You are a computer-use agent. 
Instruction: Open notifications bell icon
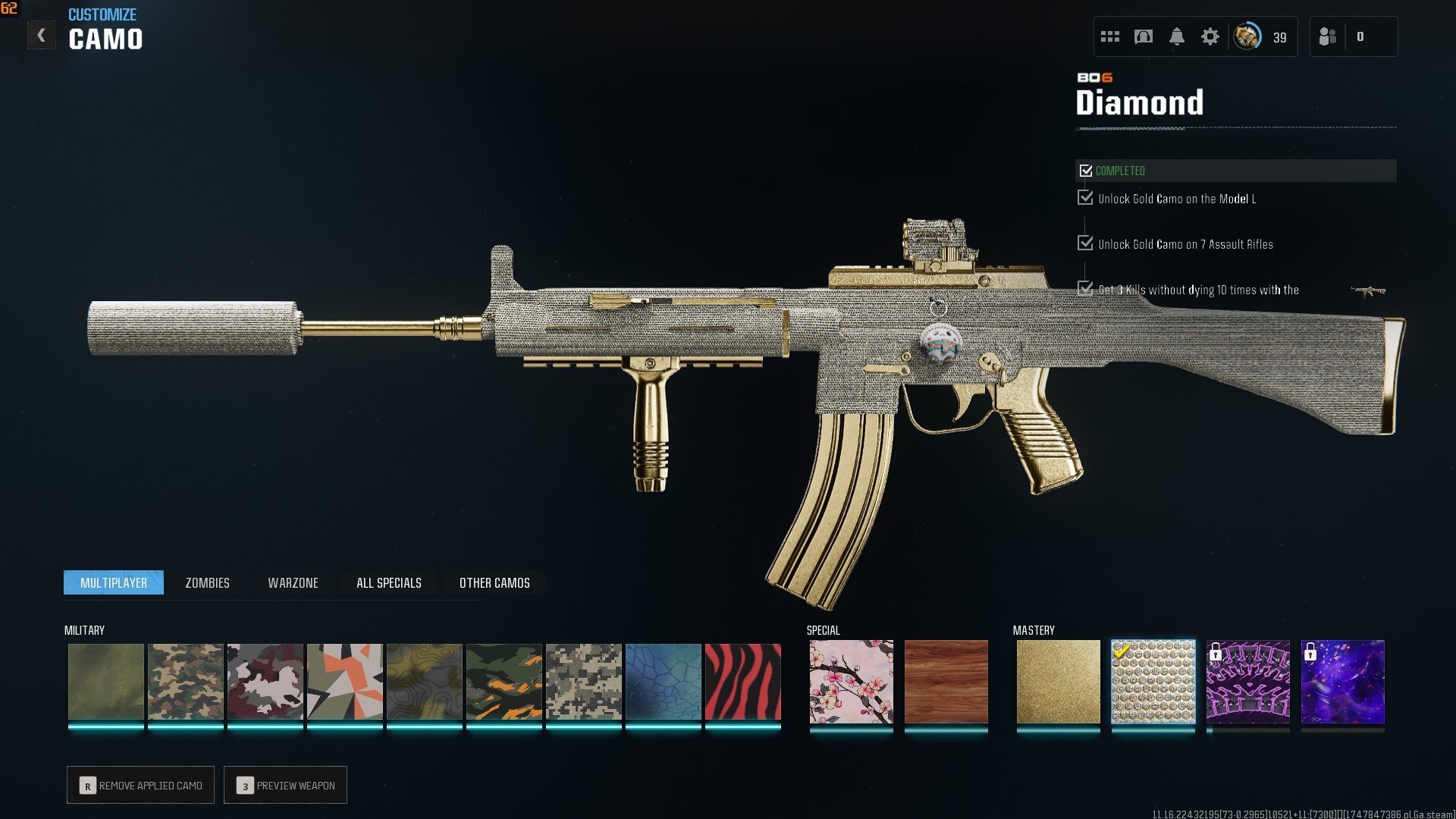click(1176, 36)
